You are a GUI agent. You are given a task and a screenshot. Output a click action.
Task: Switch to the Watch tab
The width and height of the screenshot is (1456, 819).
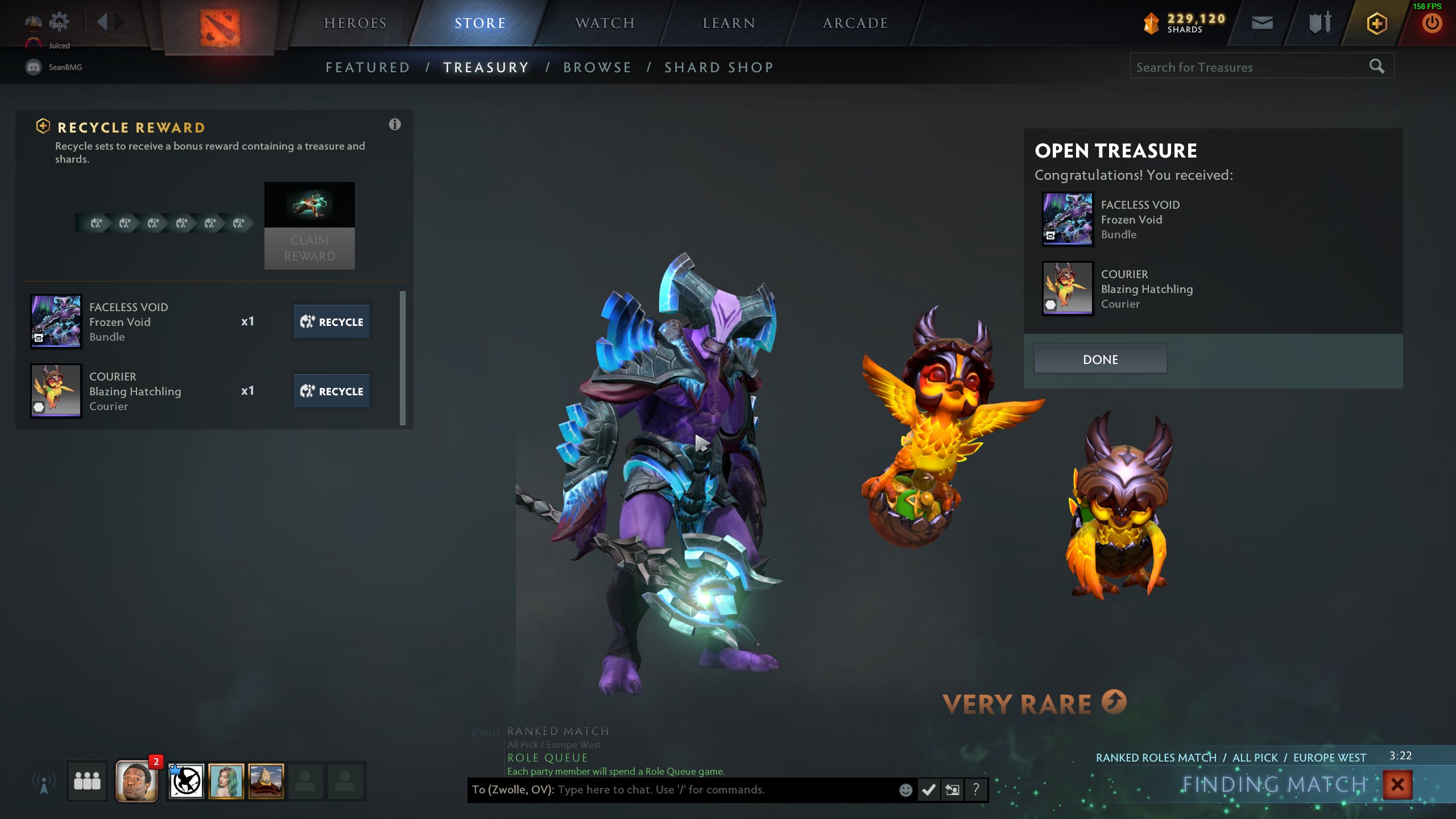[x=605, y=23]
